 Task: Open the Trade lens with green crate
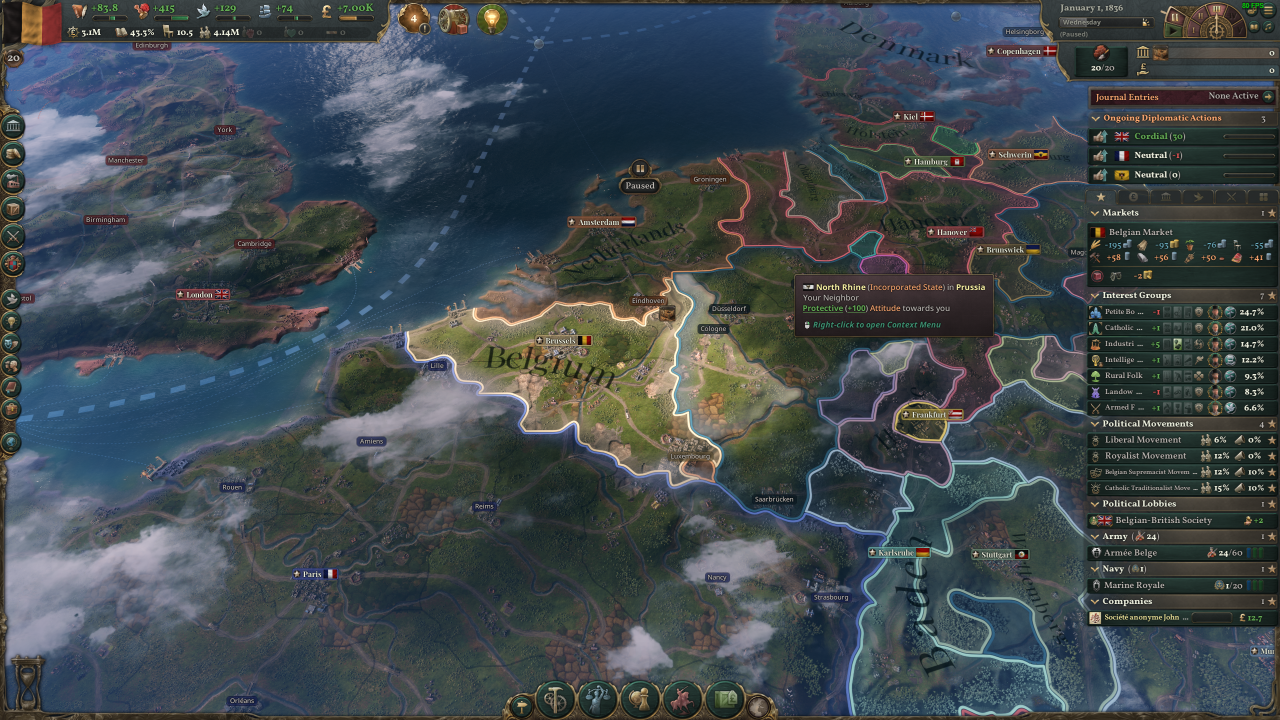tap(726, 699)
